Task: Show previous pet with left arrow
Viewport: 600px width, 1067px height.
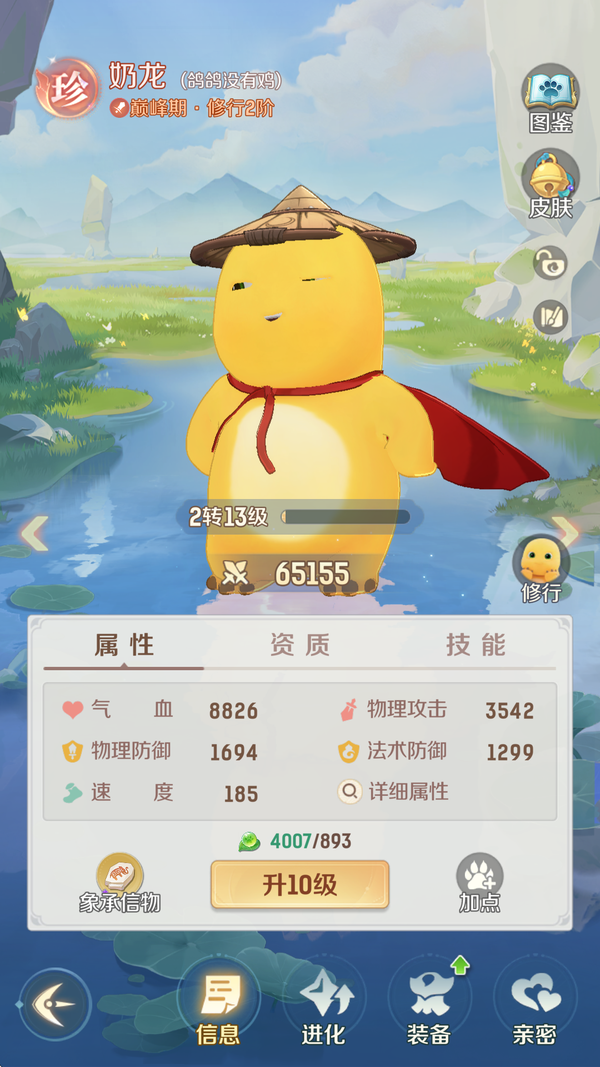Action: [x=34, y=533]
